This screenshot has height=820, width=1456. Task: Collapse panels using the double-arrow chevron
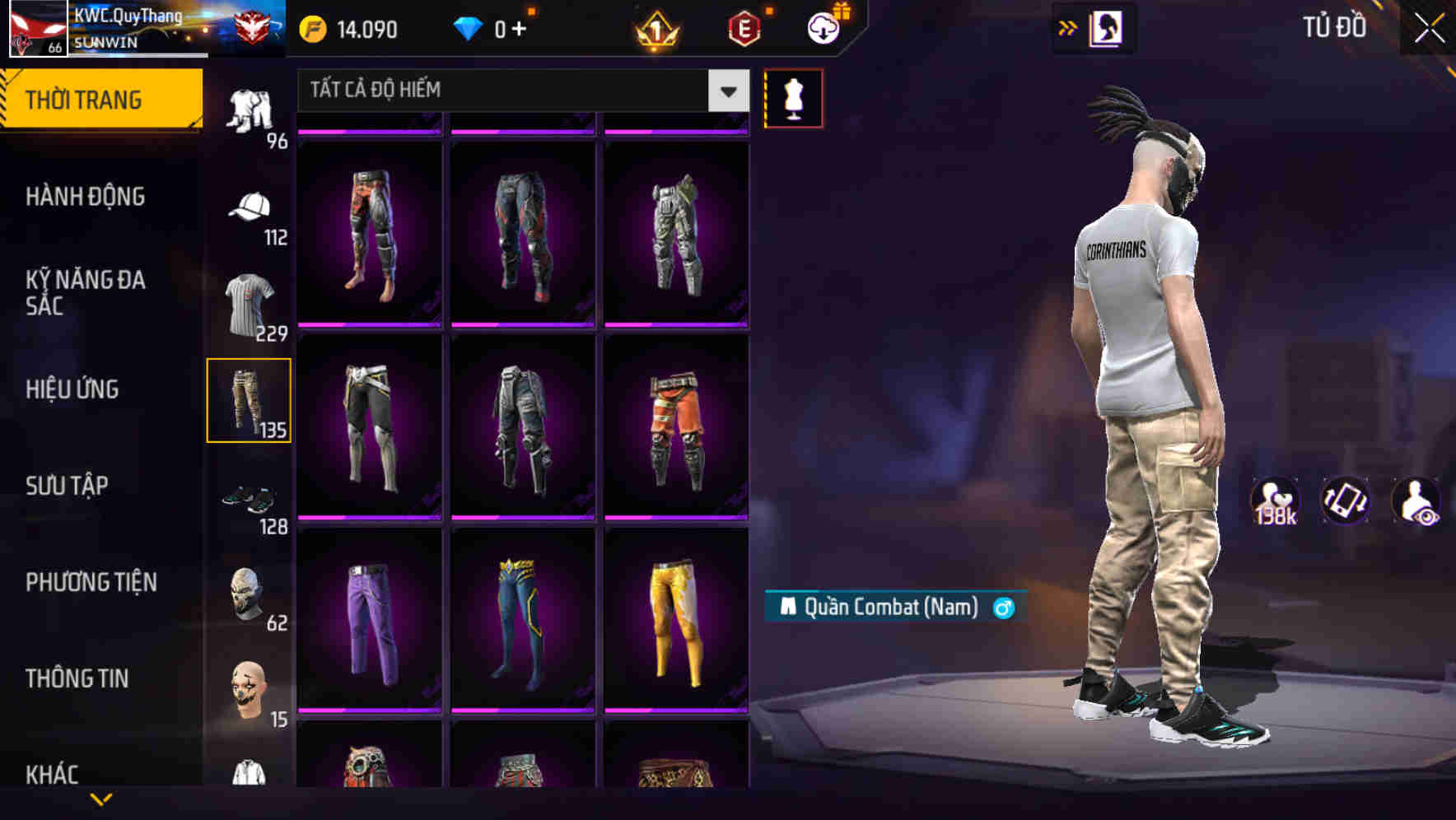(1067, 27)
